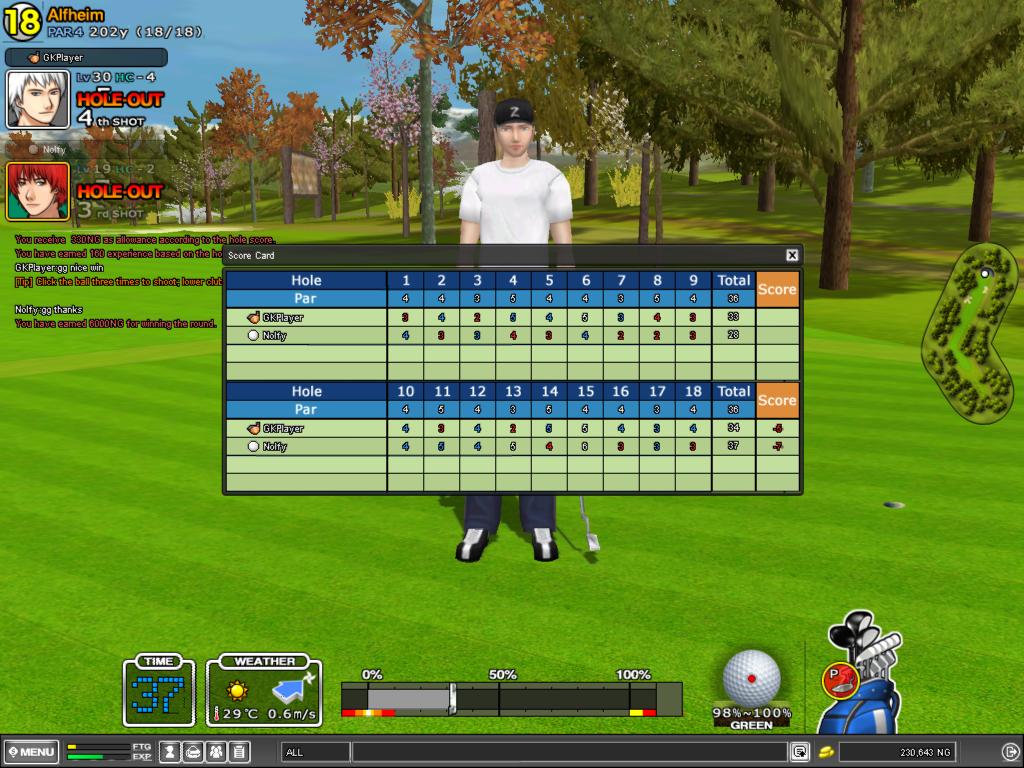Open the character profile icon
1024x768 pixels.
pos(170,751)
